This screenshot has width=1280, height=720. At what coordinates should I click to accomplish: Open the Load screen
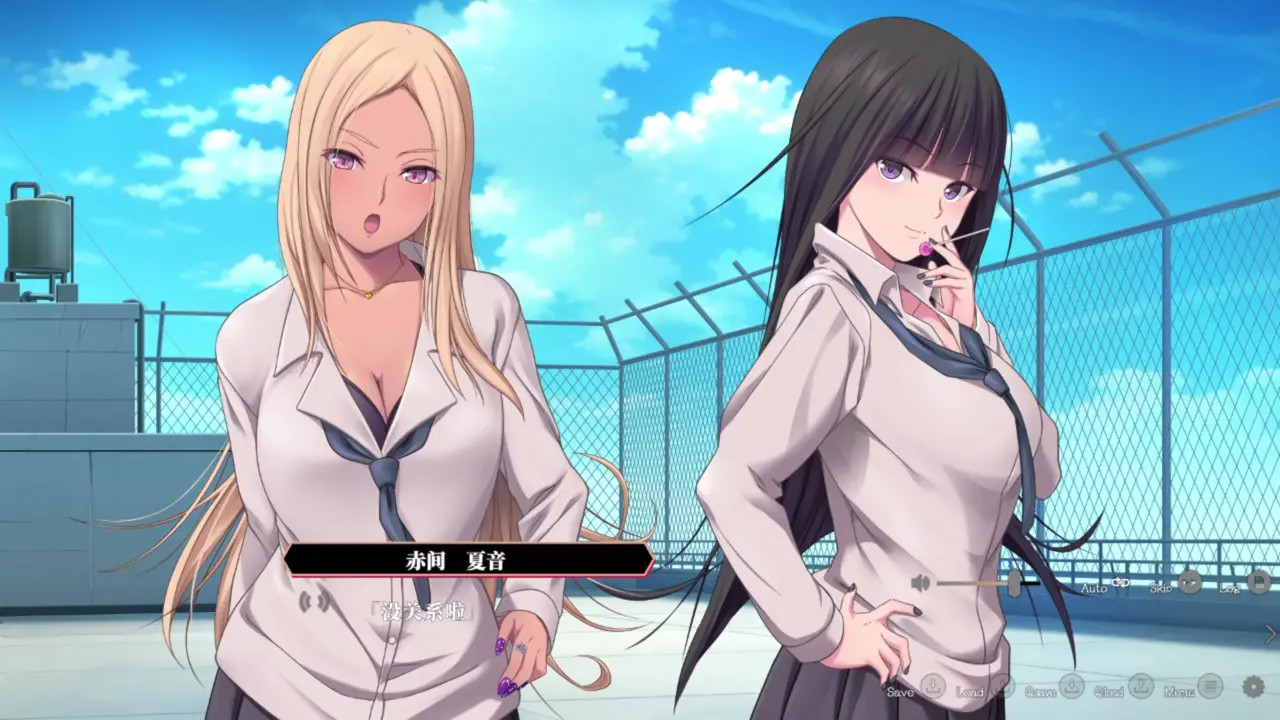tap(1004, 686)
